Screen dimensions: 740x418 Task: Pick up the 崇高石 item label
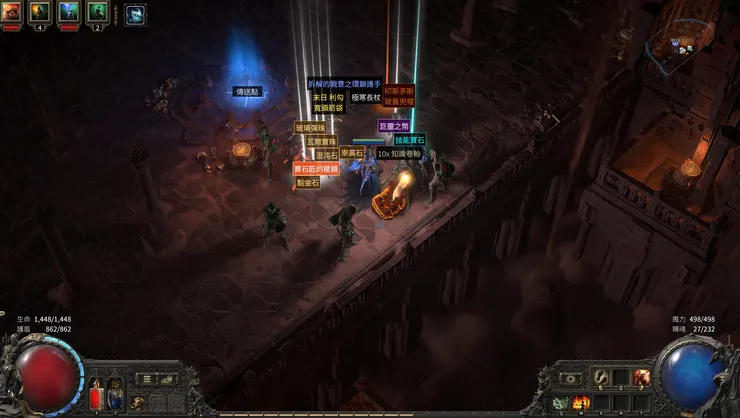coord(352,154)
